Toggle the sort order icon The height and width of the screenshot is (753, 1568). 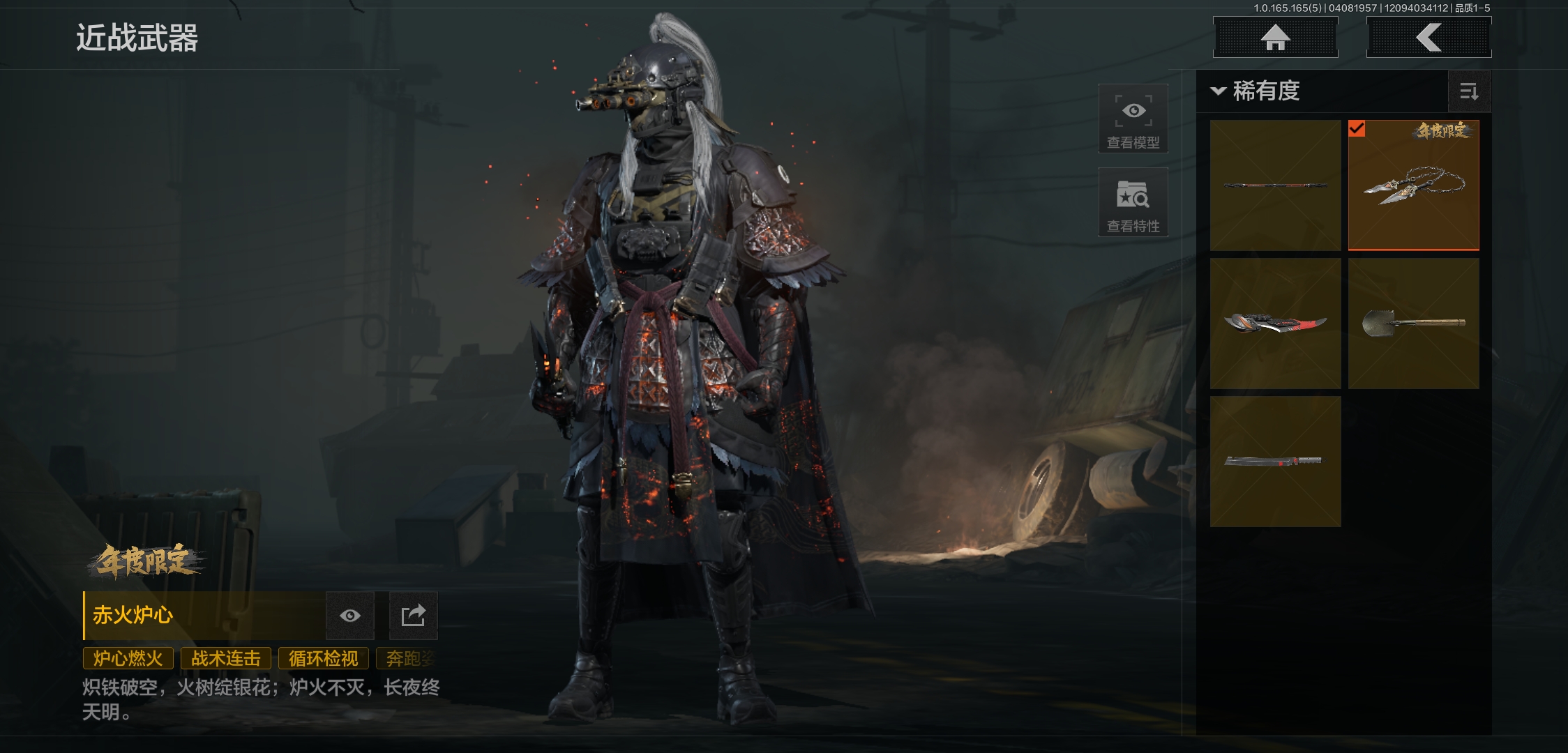[1469, 91]
